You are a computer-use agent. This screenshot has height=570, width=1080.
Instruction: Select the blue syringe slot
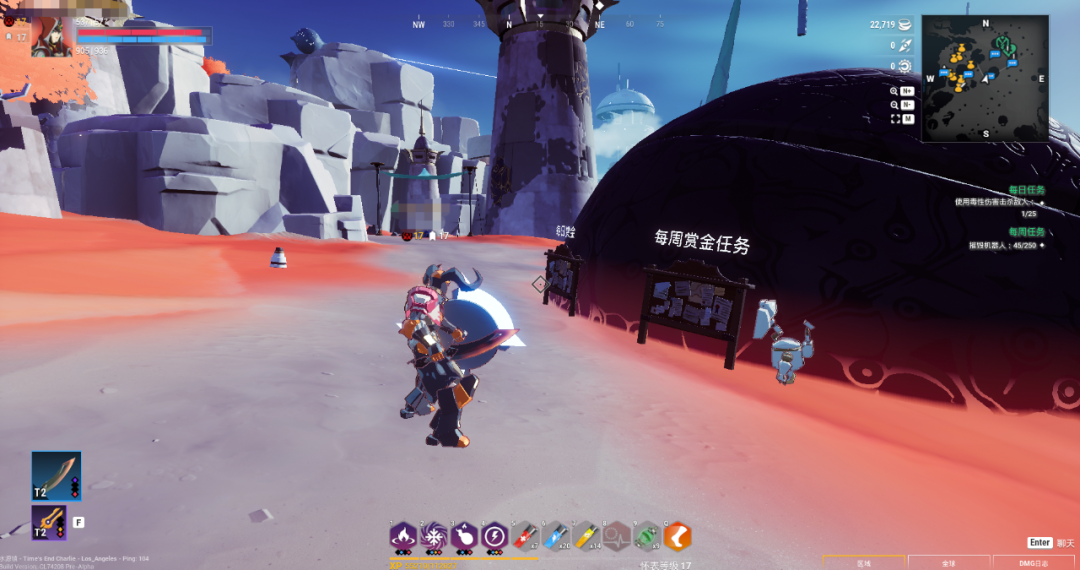click(556, 537)
